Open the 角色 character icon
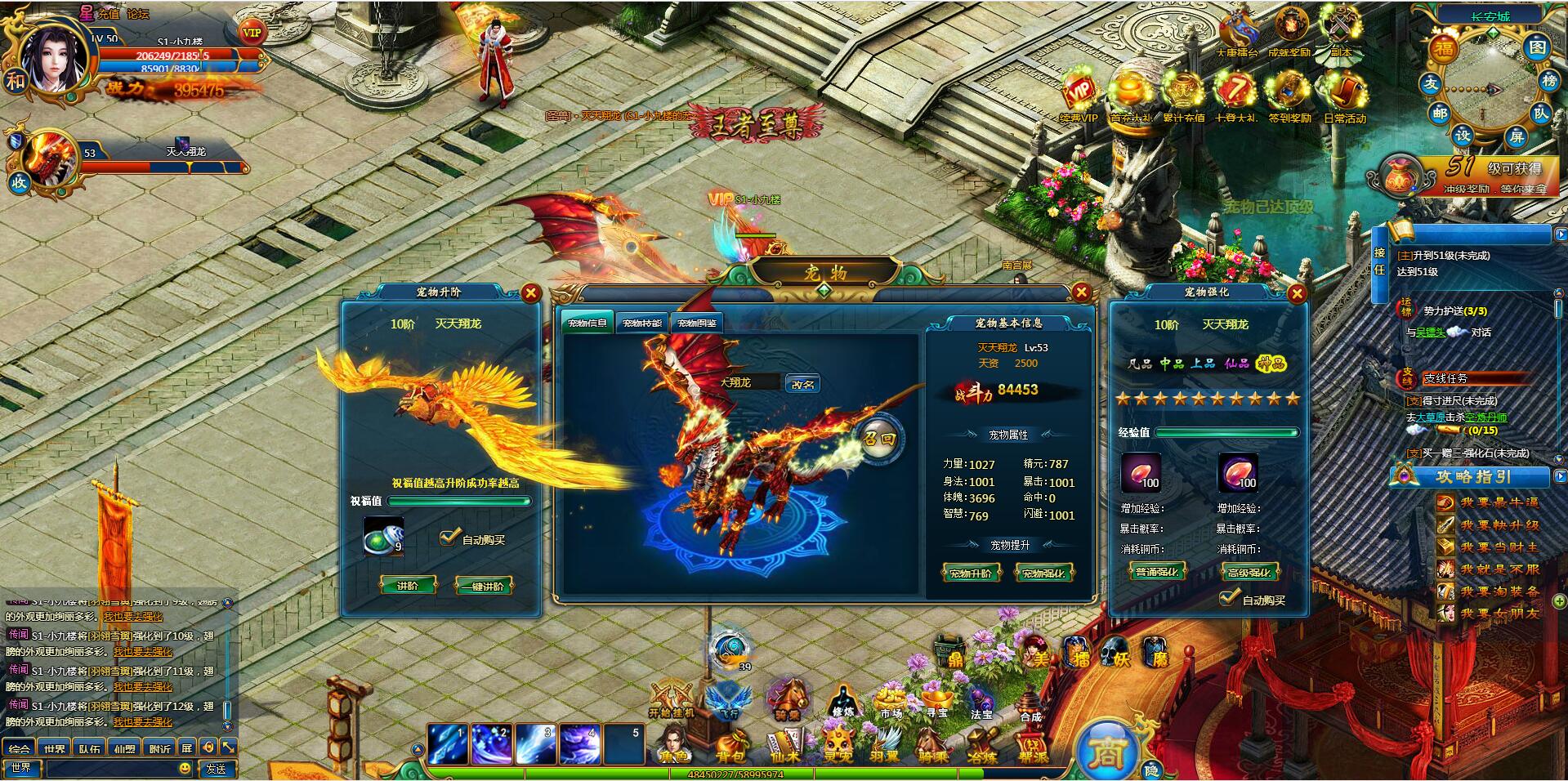 tap(675, 746)
